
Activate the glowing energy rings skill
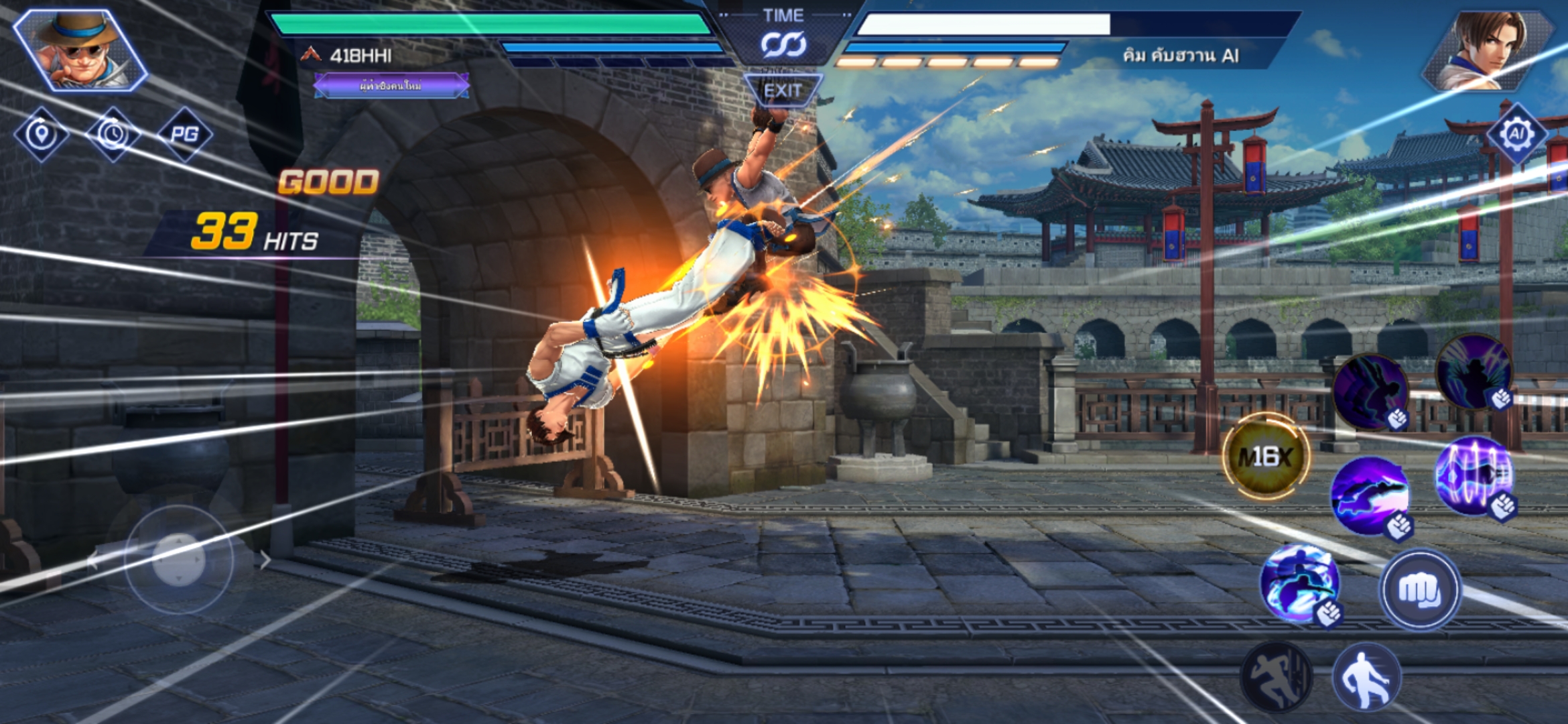click(1474, 475)
